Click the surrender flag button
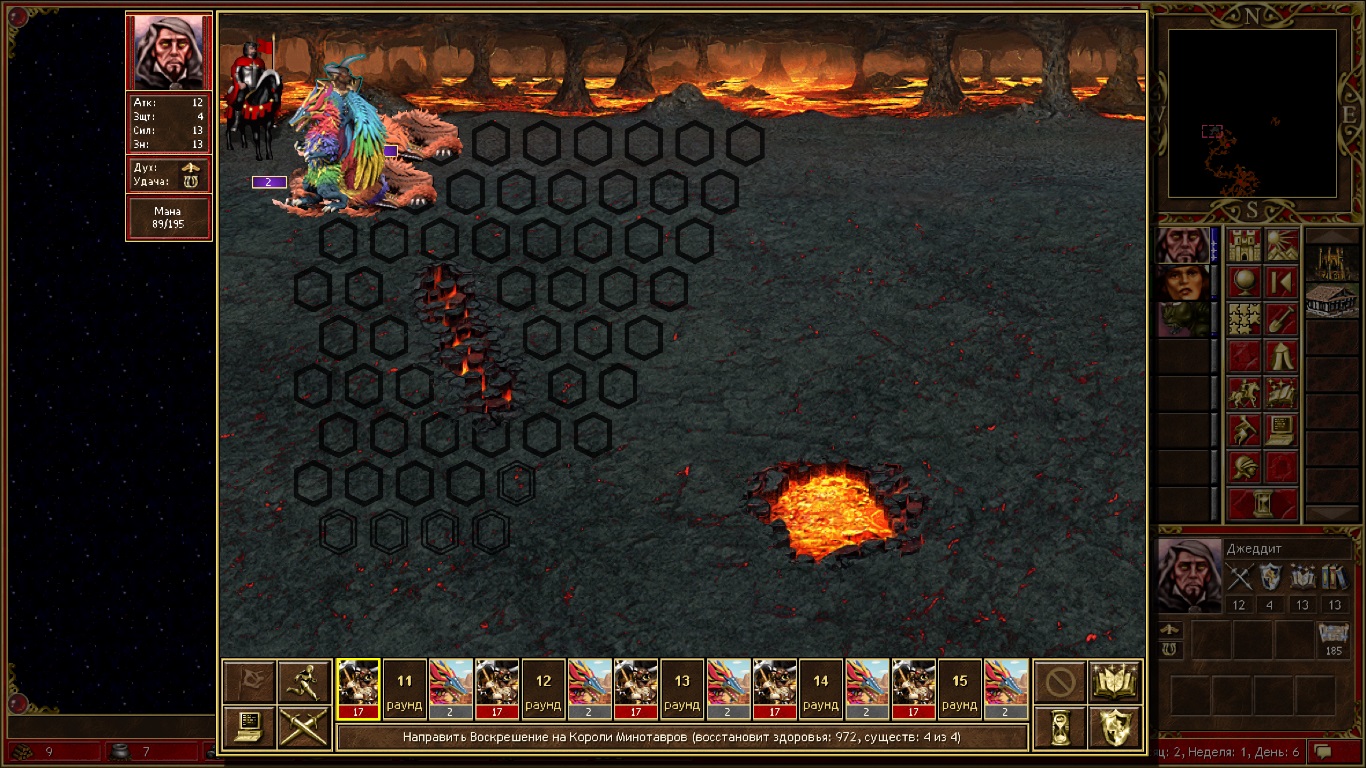 click(x=248, y=681)
